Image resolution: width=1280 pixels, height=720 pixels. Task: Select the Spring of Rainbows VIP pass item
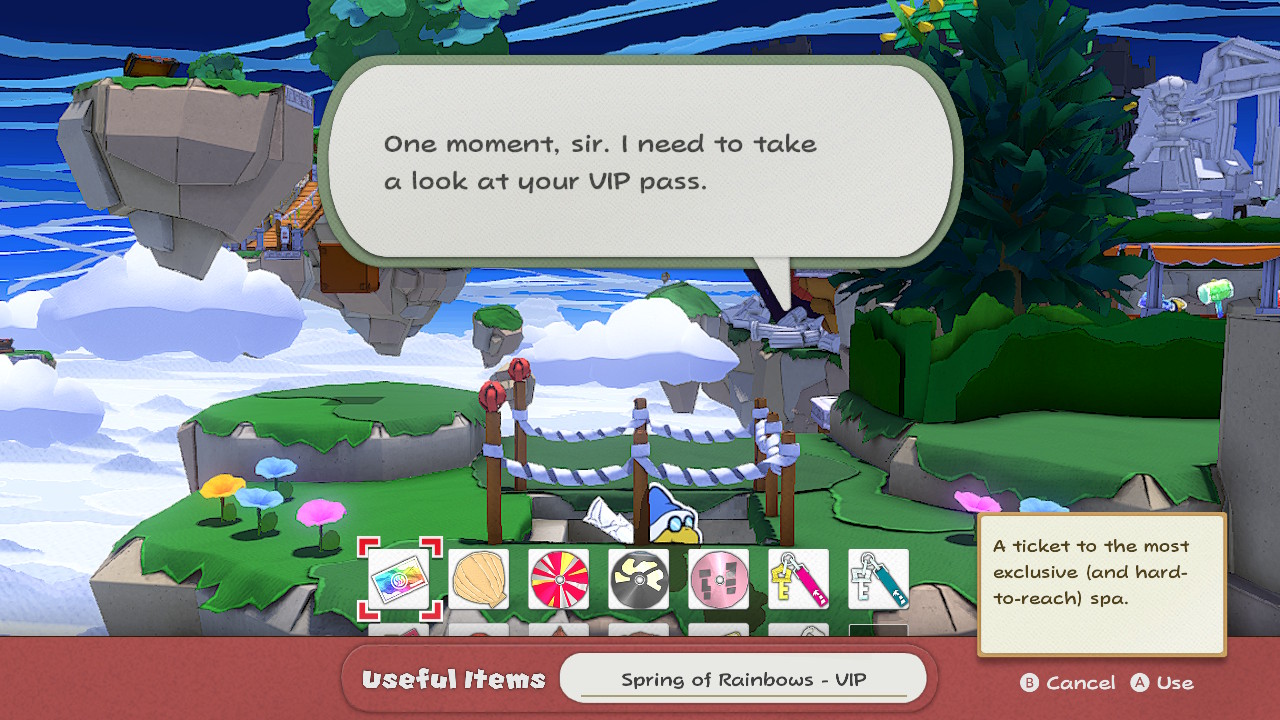(x=399, y=577)
